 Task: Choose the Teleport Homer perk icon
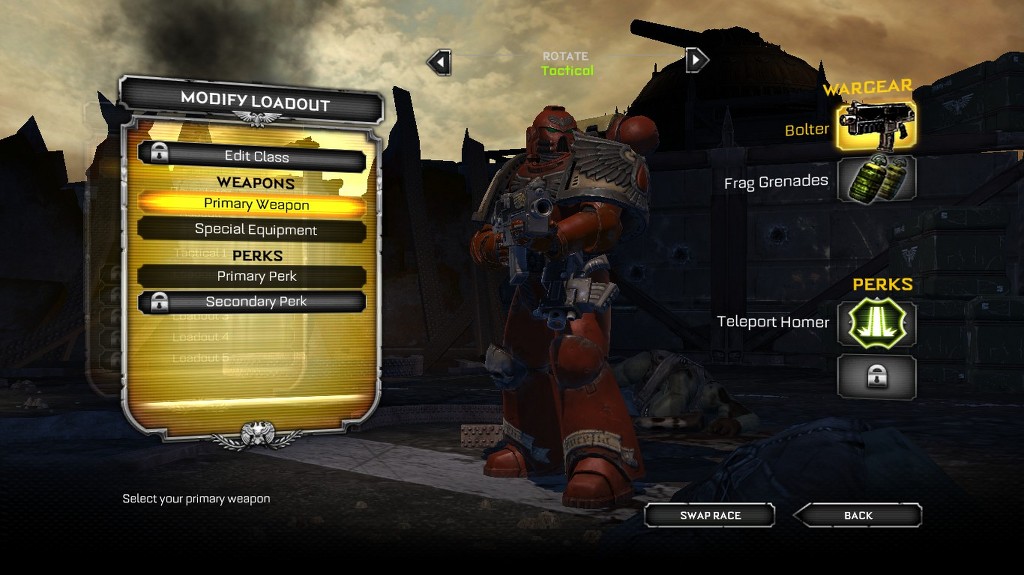pyautogui.click(x=876, y=323)
